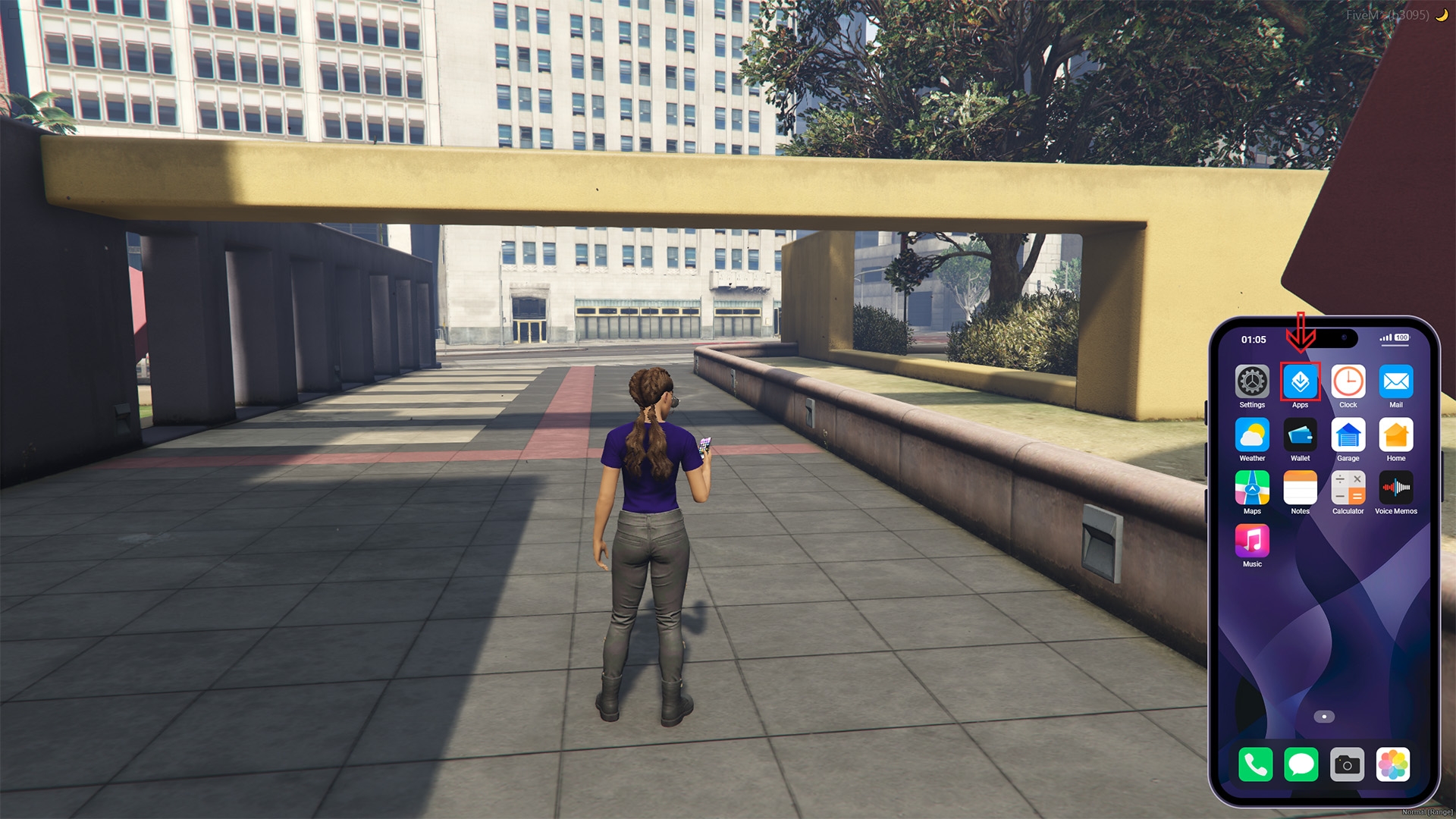Check the Weather app
Viewport: 1456px width, 819px height.
click(1252, 435)
